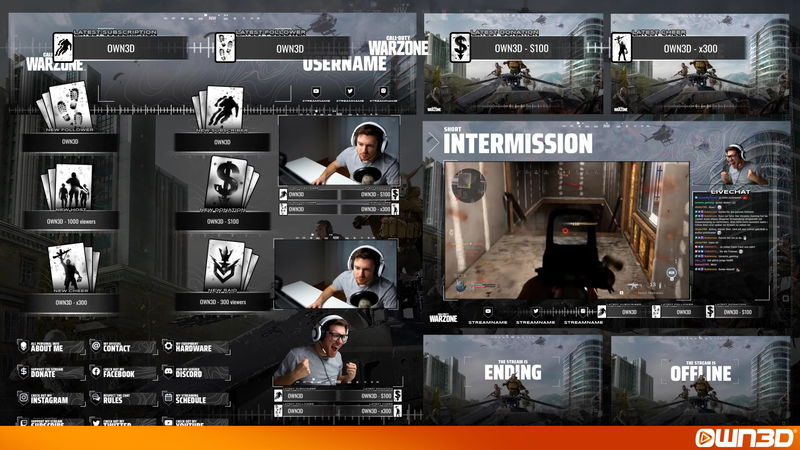
Task: Select the New Cheer alert card
Action: tap(69, 266)
